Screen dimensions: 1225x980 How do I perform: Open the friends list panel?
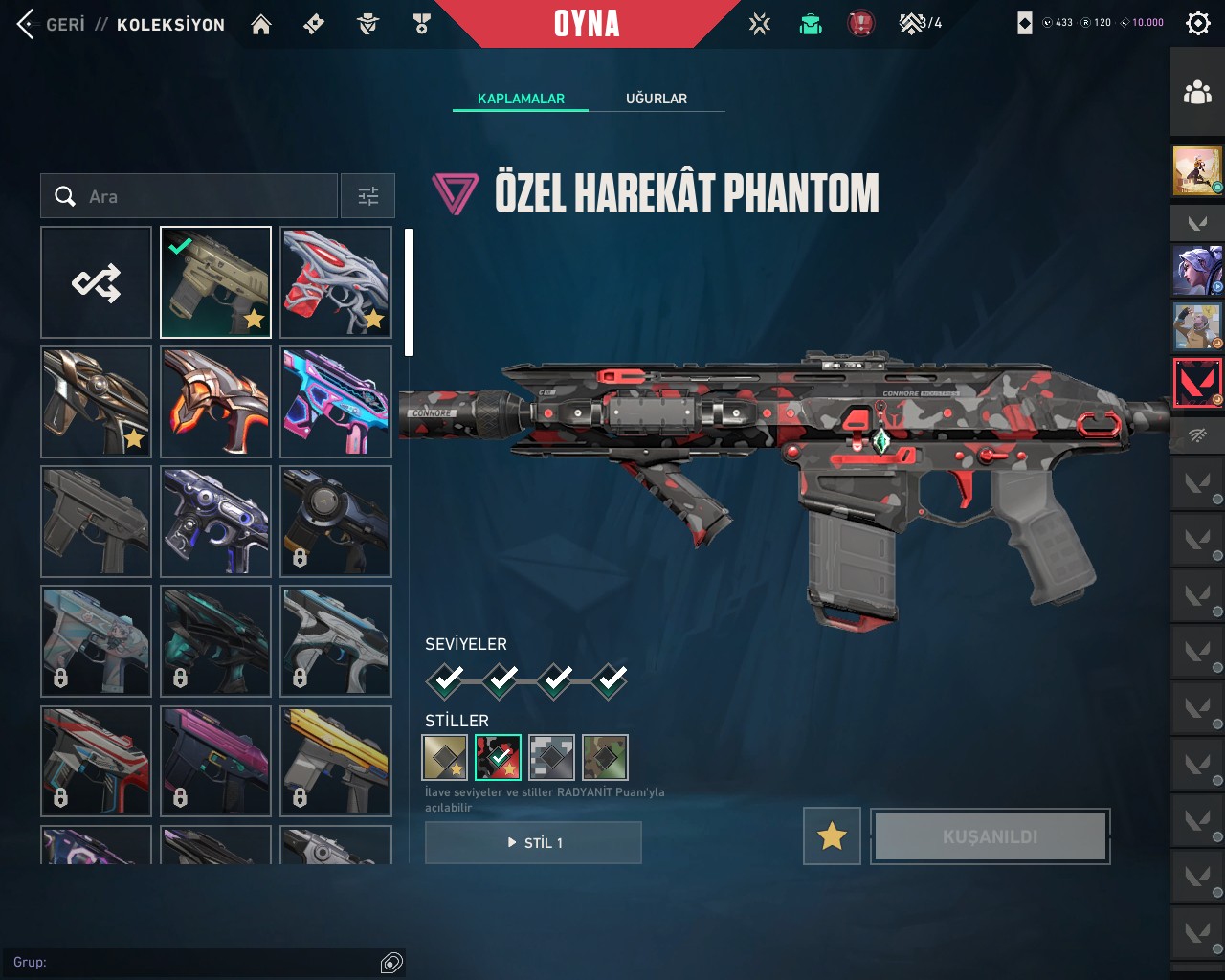[x=1197, y=93]
